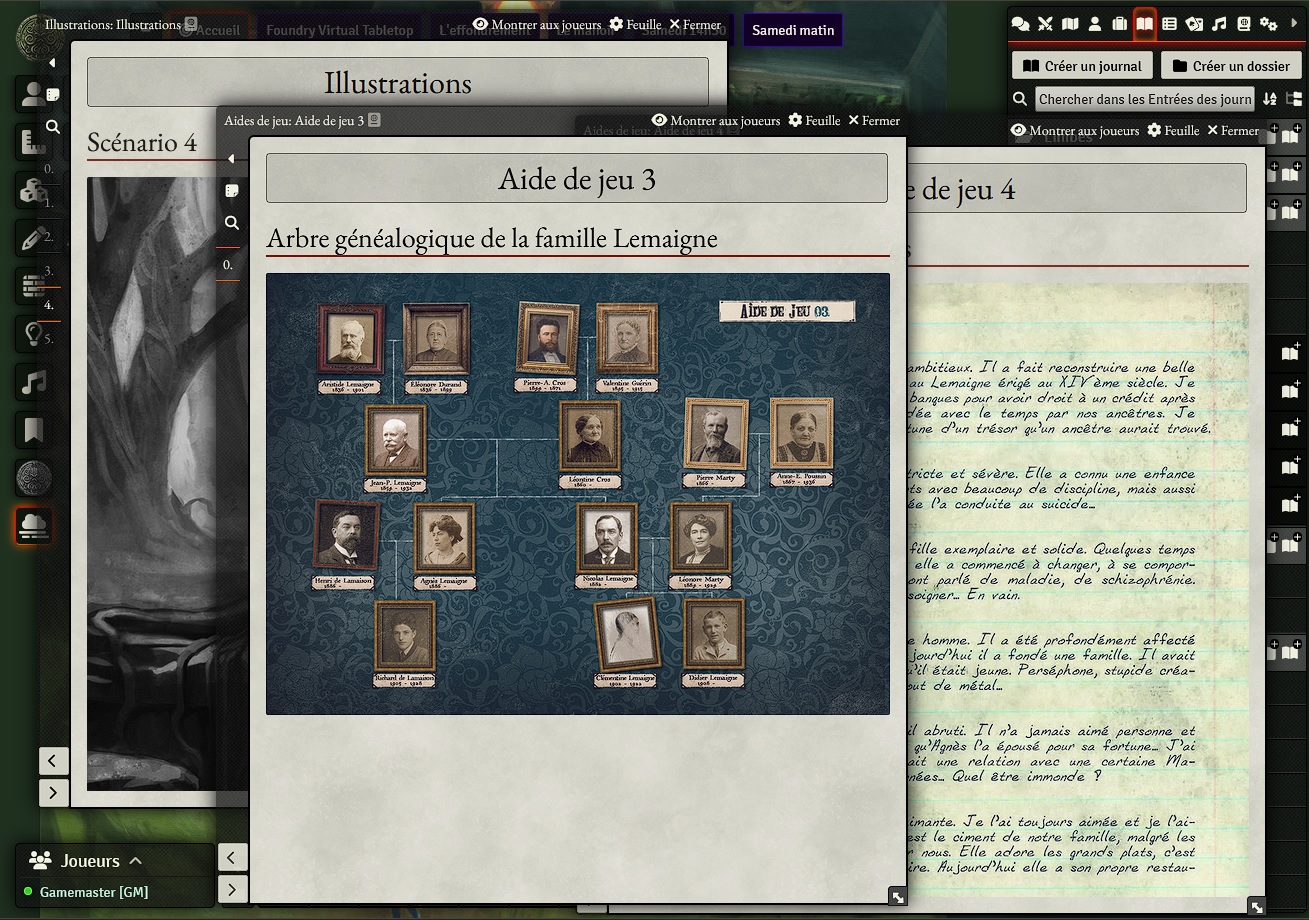This screenshot has height=920, width=1309.
Task: Open the scenes map tab
Action: point(1070,24)
